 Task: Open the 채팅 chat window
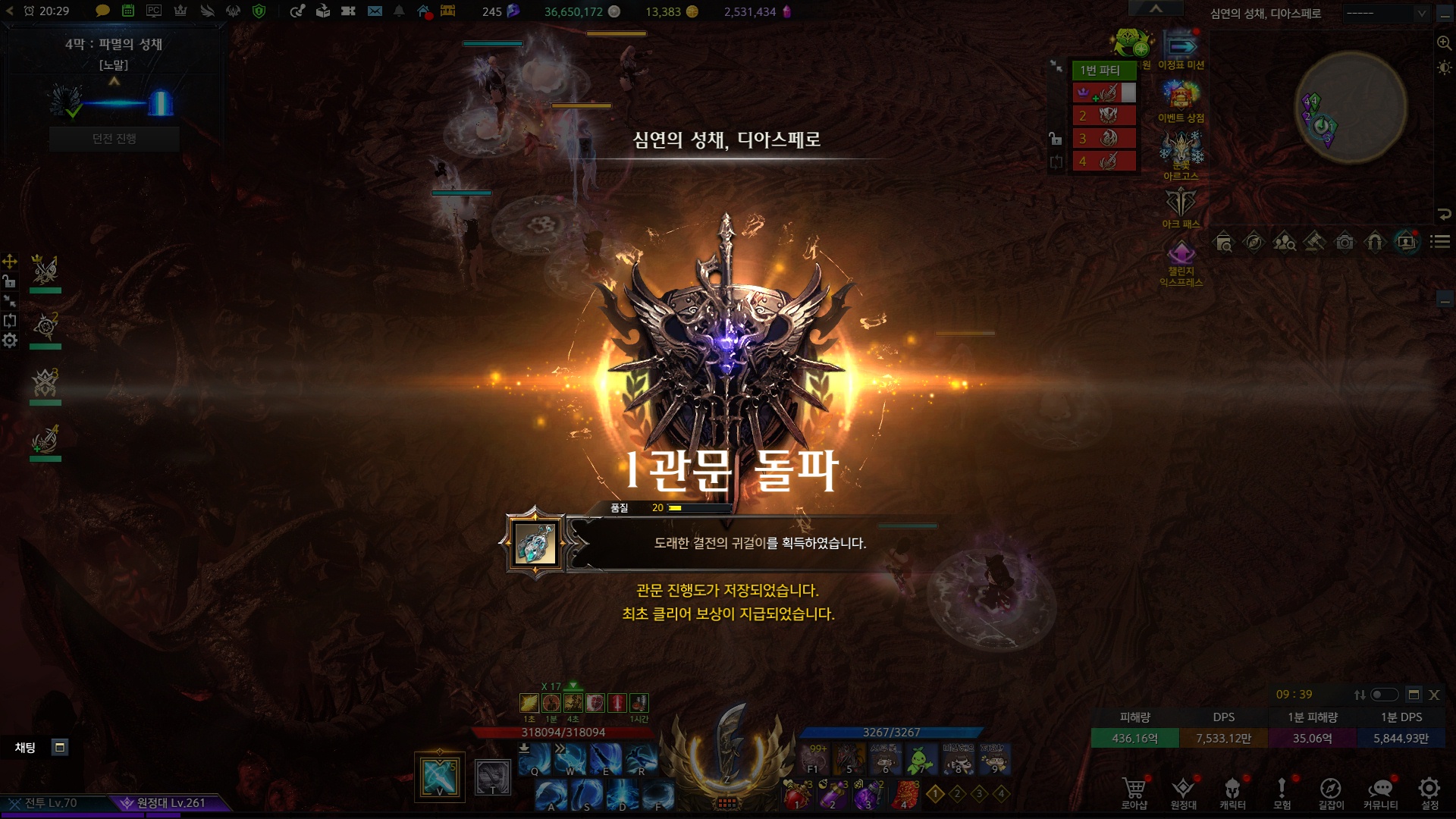tap(25, 748)
